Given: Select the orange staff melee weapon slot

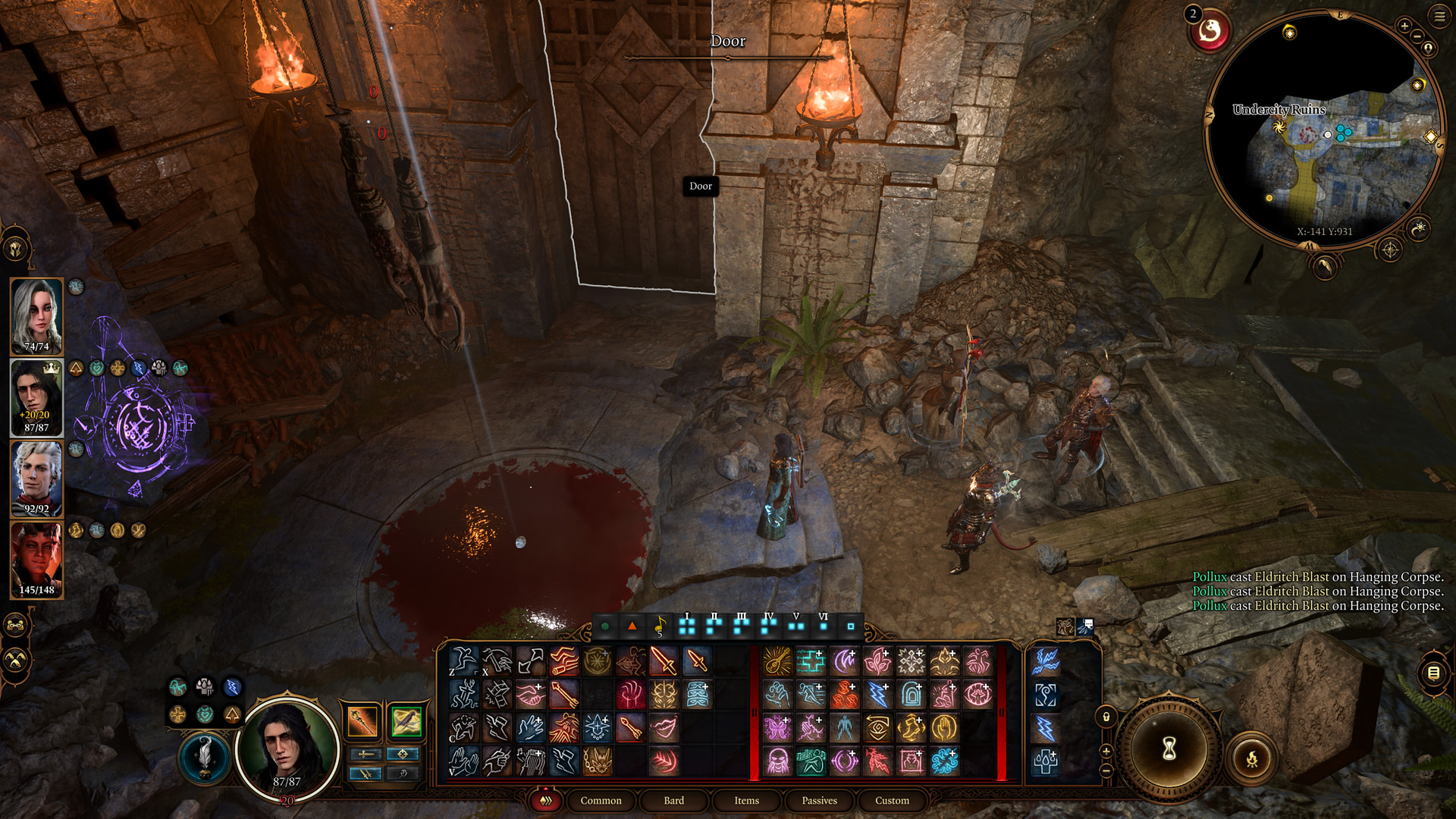Looking at the screenshot, I should point(362,721).
